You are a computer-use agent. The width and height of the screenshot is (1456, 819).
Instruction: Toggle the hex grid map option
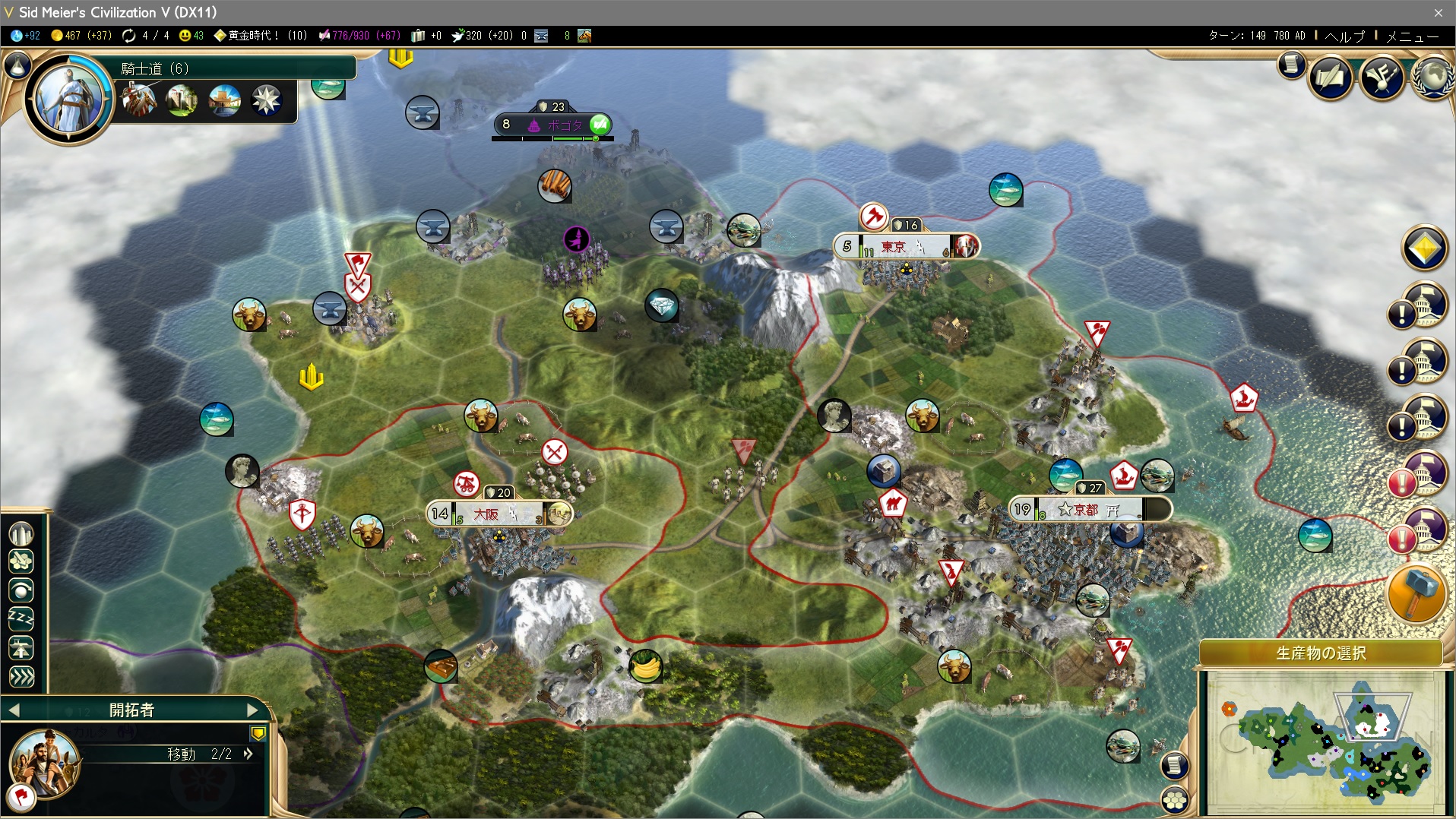tap(1176, 798)
